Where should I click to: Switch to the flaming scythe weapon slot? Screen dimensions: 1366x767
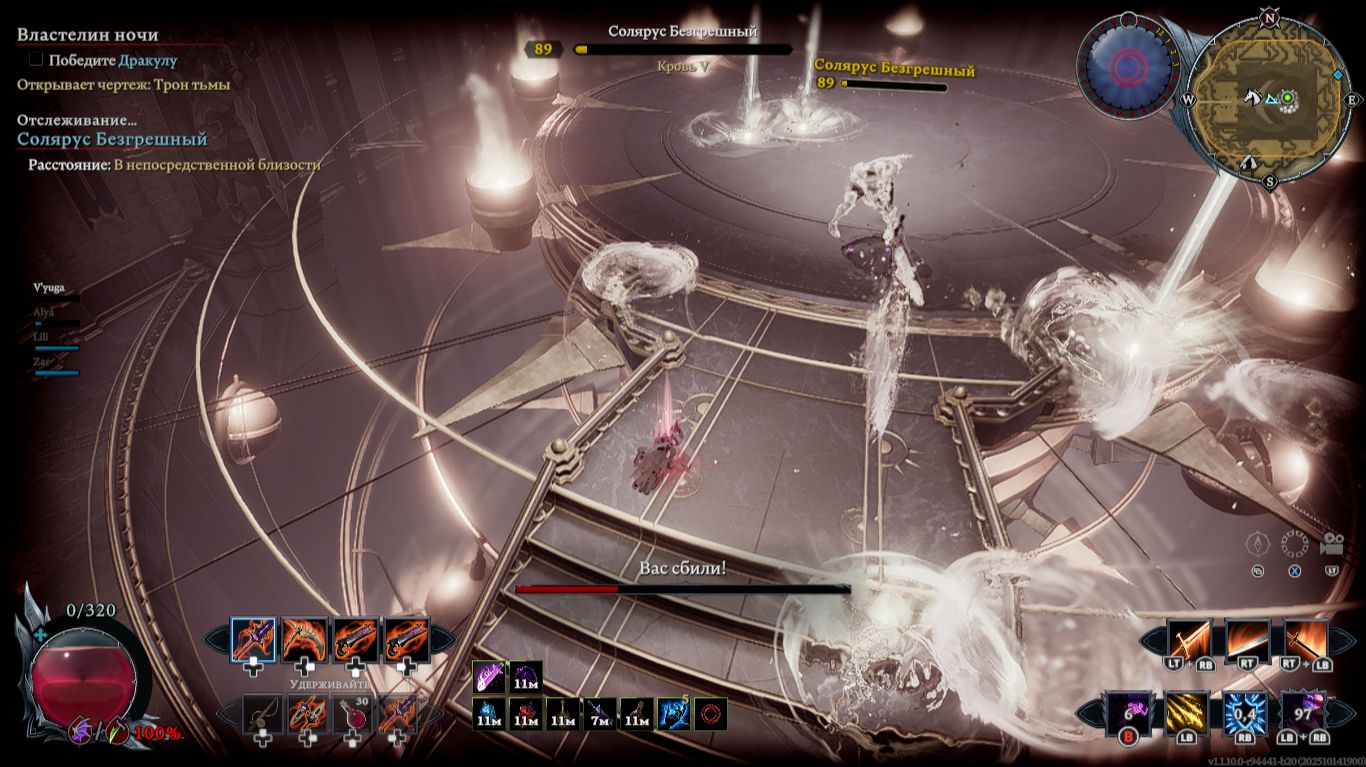click(305, 639)
